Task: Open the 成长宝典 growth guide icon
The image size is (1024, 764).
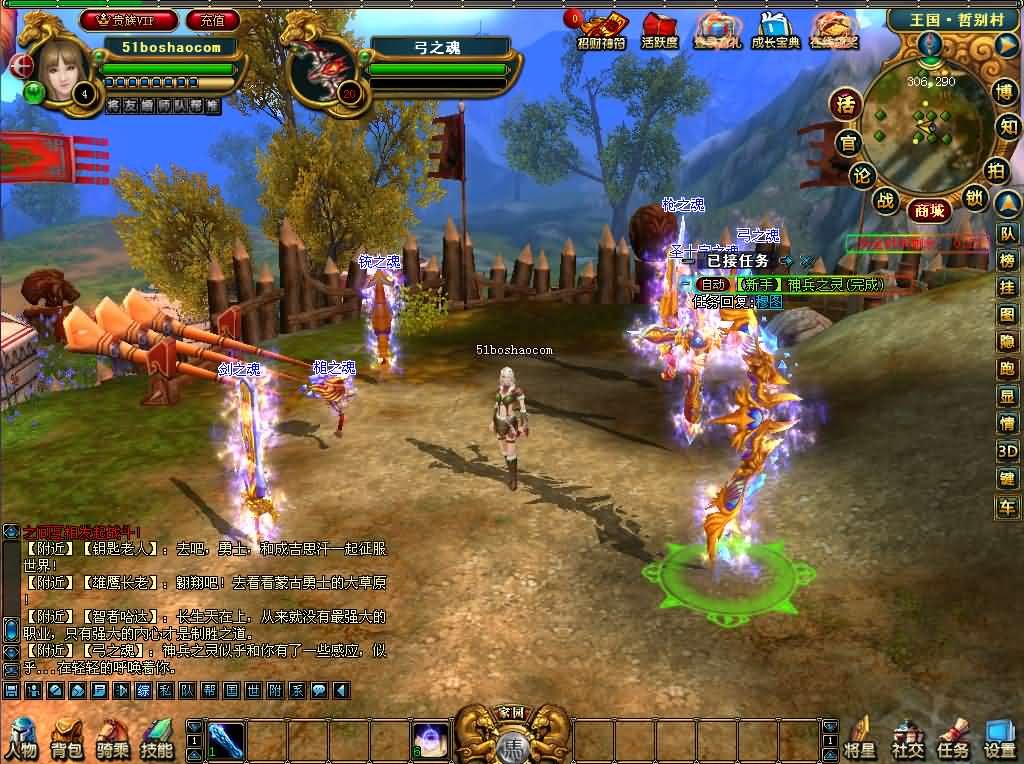Action: pyautogui.click(x=775, y=30)
